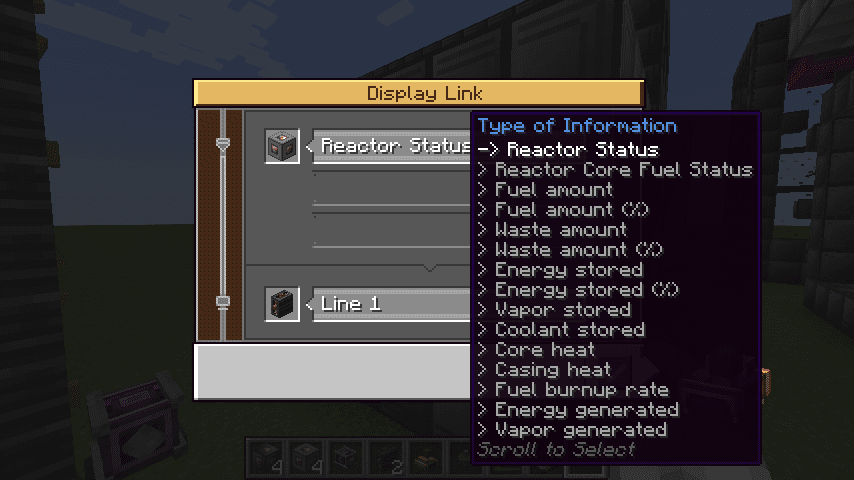Image resolution: width=854 pixels, height=480 pixels.
Task: Click the display target block icon
Action: tap(282, 304)
